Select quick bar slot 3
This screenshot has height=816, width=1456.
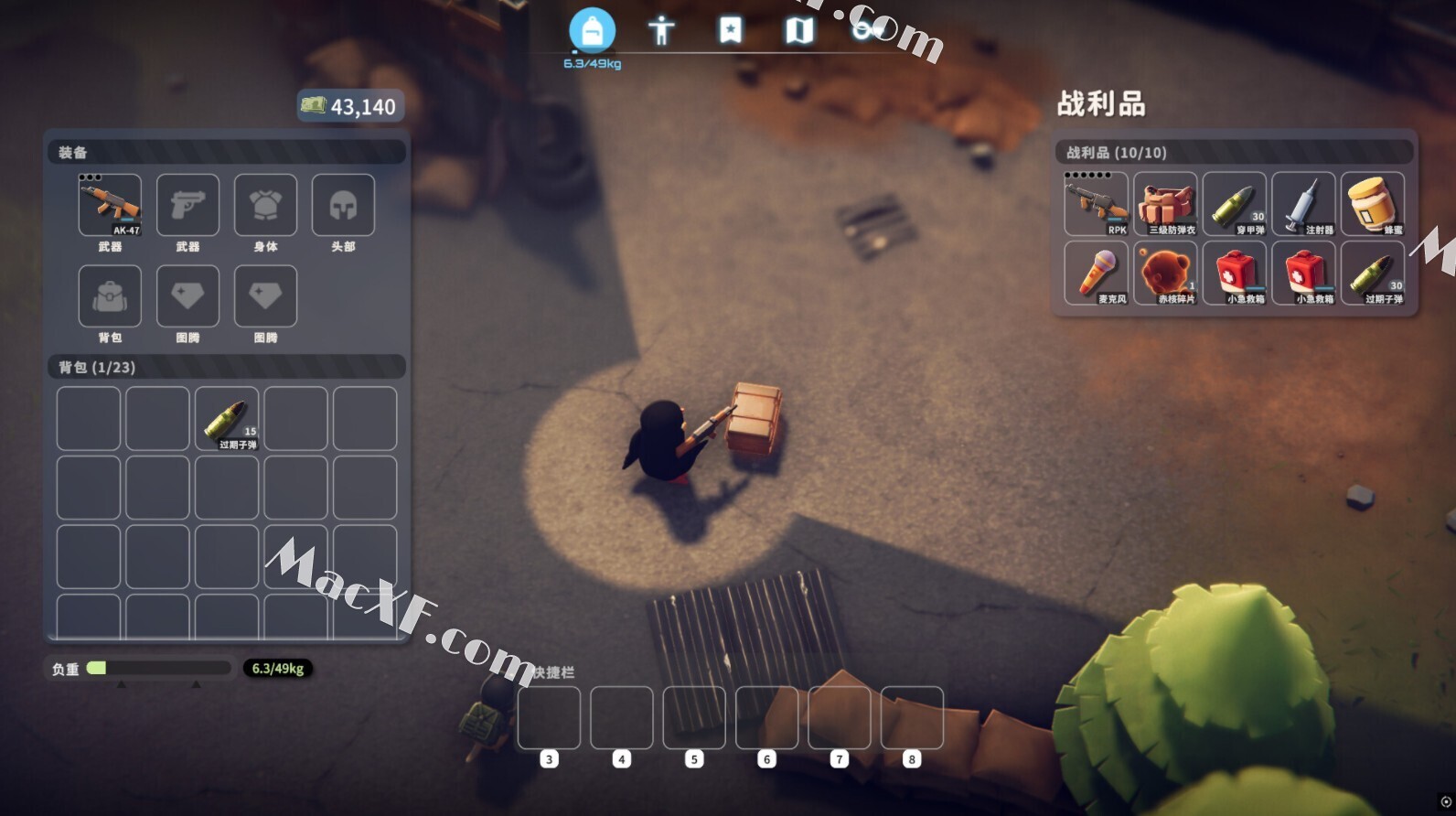(549, 718)
